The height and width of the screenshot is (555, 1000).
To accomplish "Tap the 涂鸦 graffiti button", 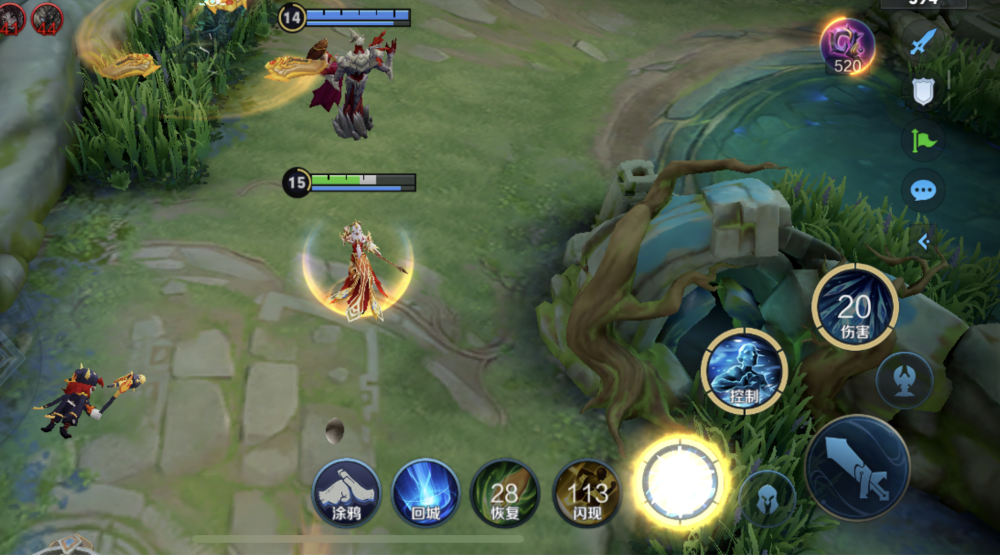I will point(346,492).
